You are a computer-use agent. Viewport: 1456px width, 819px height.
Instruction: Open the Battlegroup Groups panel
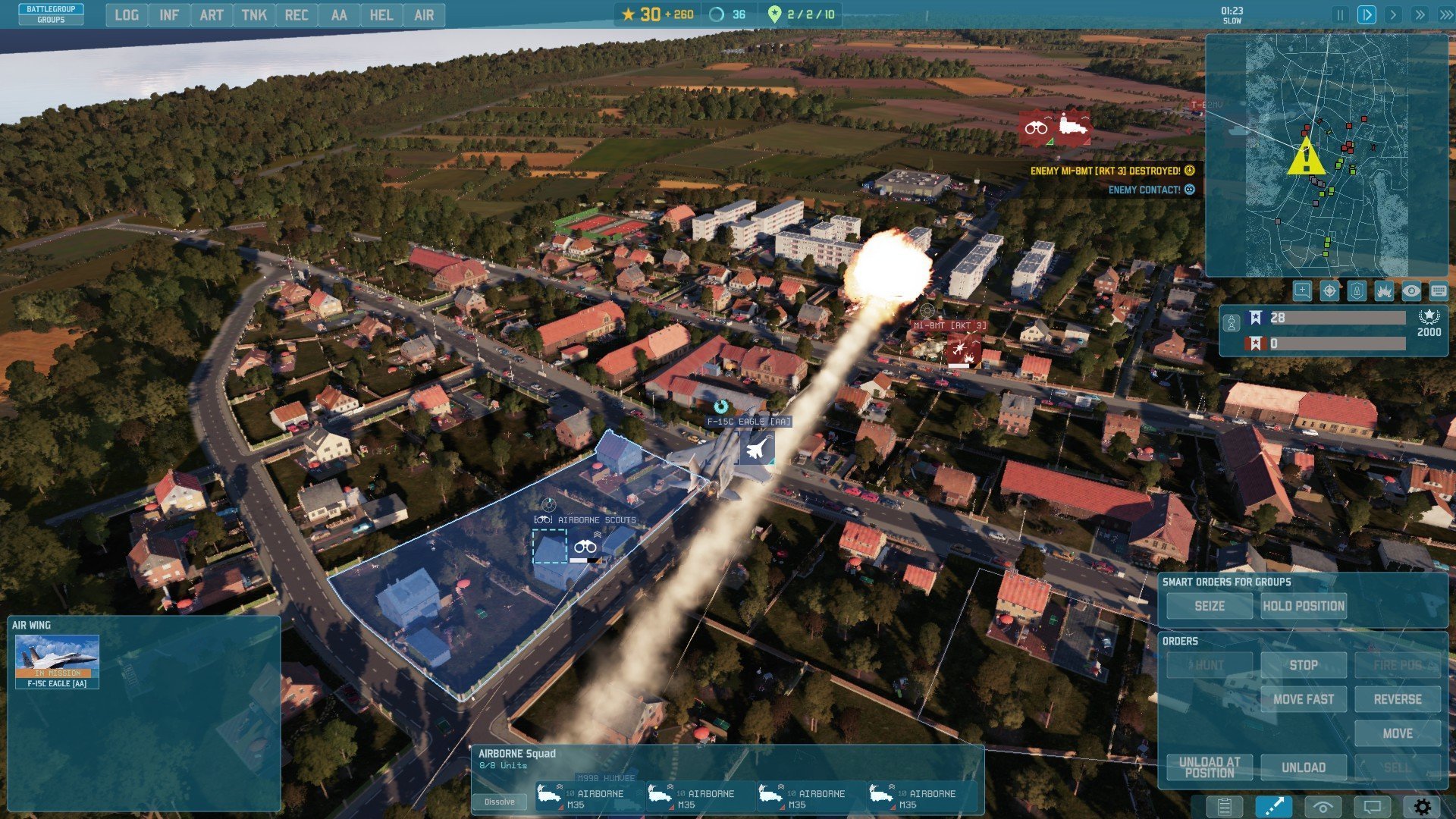coord(51,14)
